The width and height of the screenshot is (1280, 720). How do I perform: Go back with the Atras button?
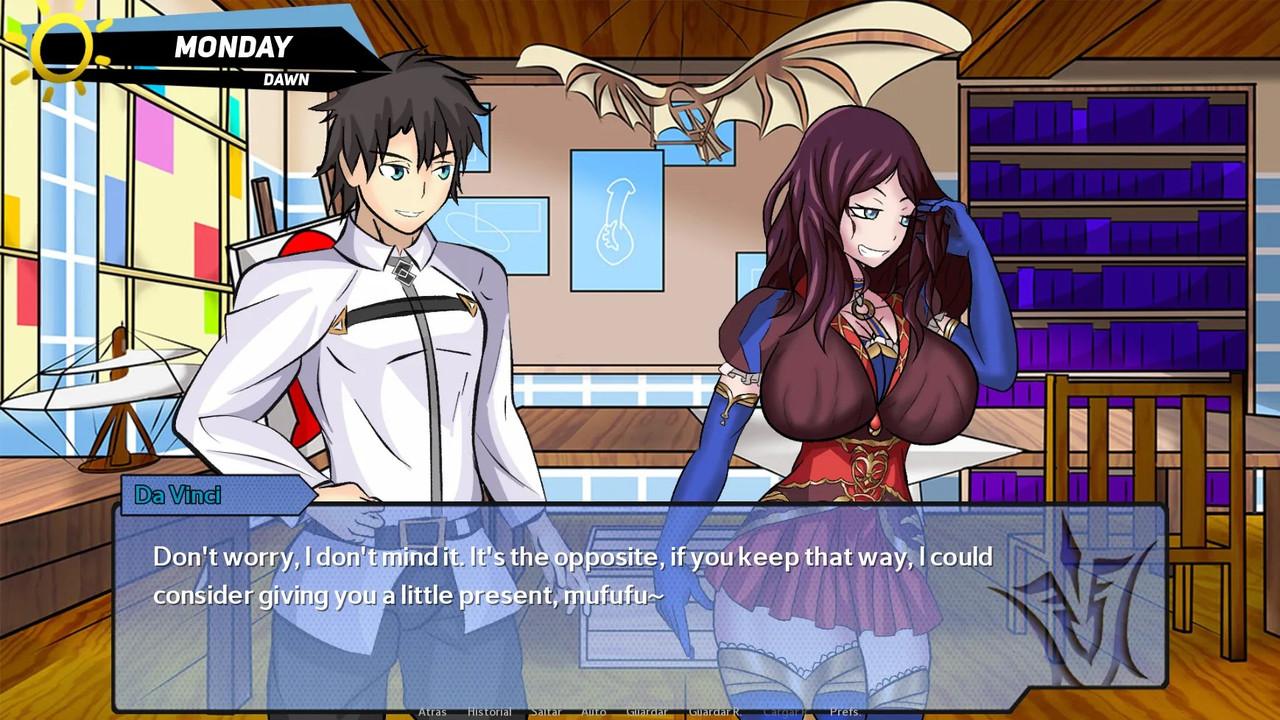(x=432, y=712)
